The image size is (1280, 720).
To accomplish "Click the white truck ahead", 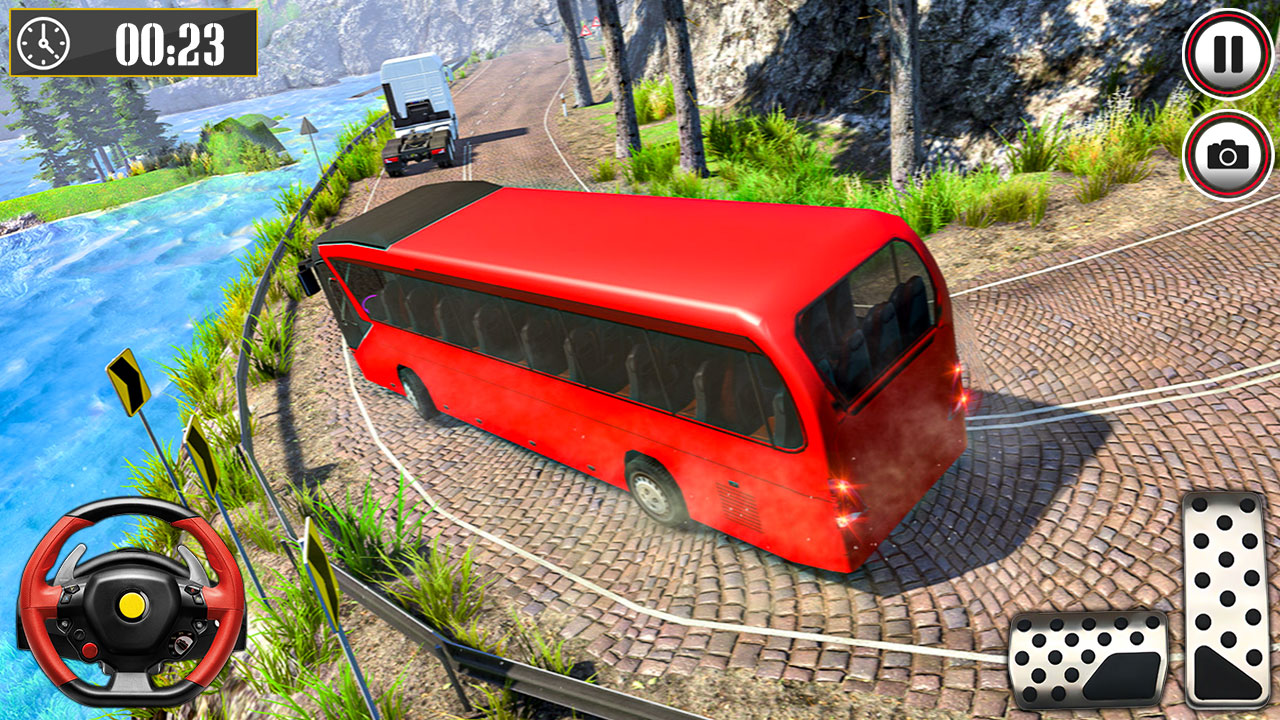I will 417,110.
